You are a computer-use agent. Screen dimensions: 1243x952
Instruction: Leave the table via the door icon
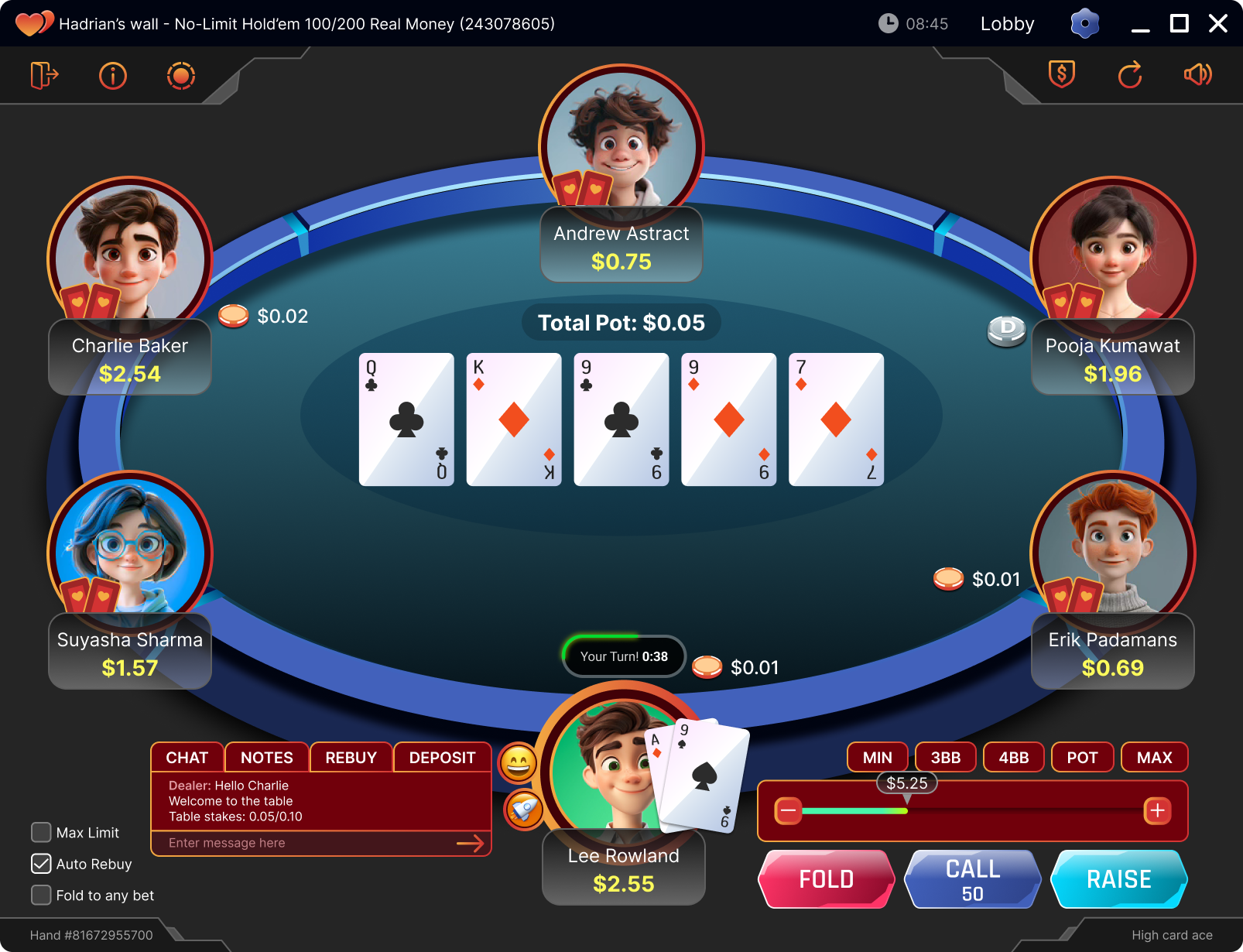44,75
